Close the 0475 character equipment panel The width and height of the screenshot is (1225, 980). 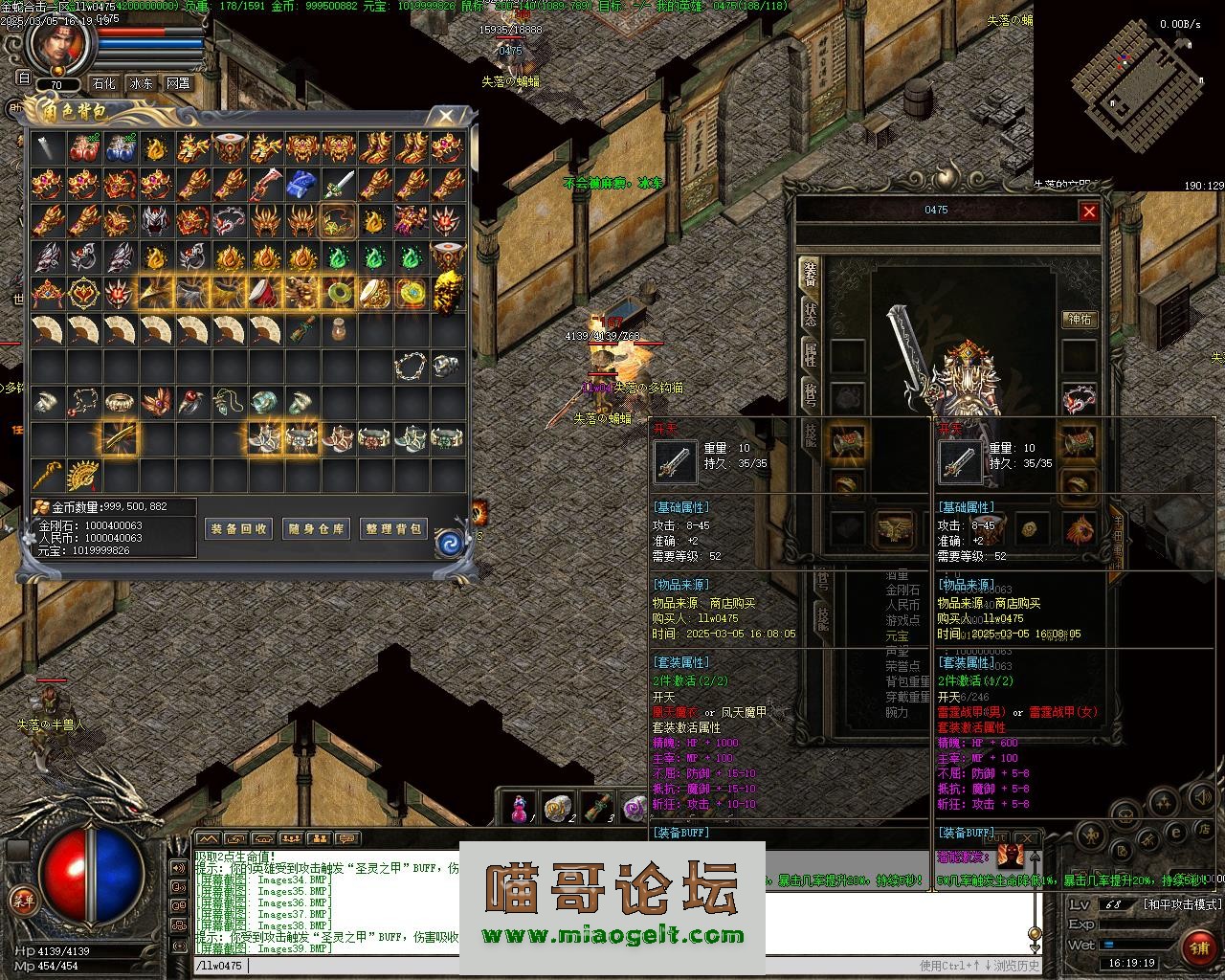[x=1089, y=212]
